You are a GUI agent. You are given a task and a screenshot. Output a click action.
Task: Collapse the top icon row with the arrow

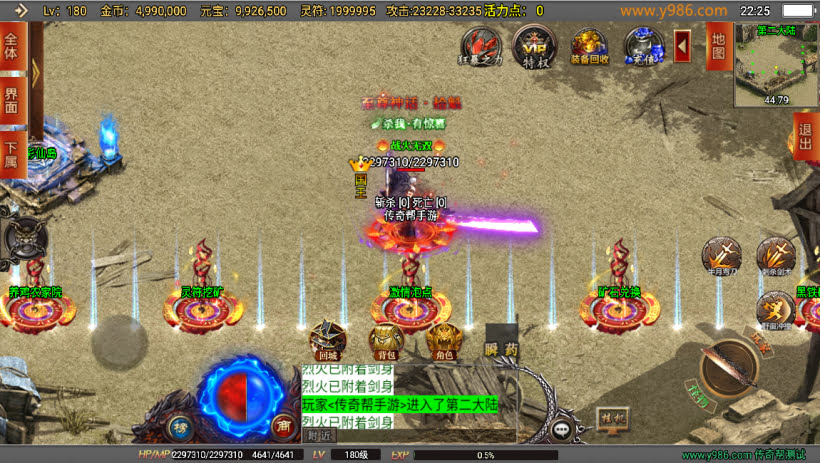pos(682,46)
